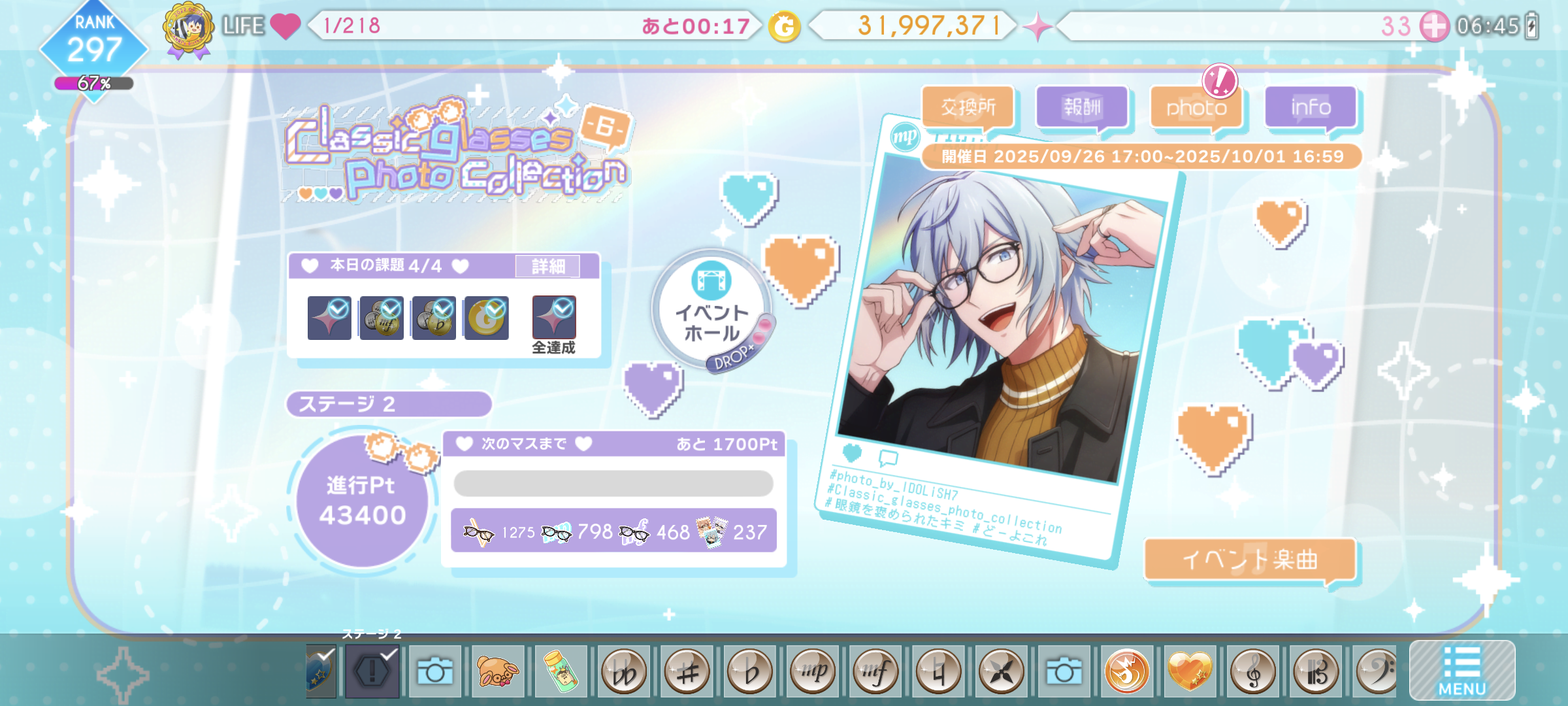Select the treble clef medal tile
This screenshot has width=1568, height=706.
(1252, 671)
